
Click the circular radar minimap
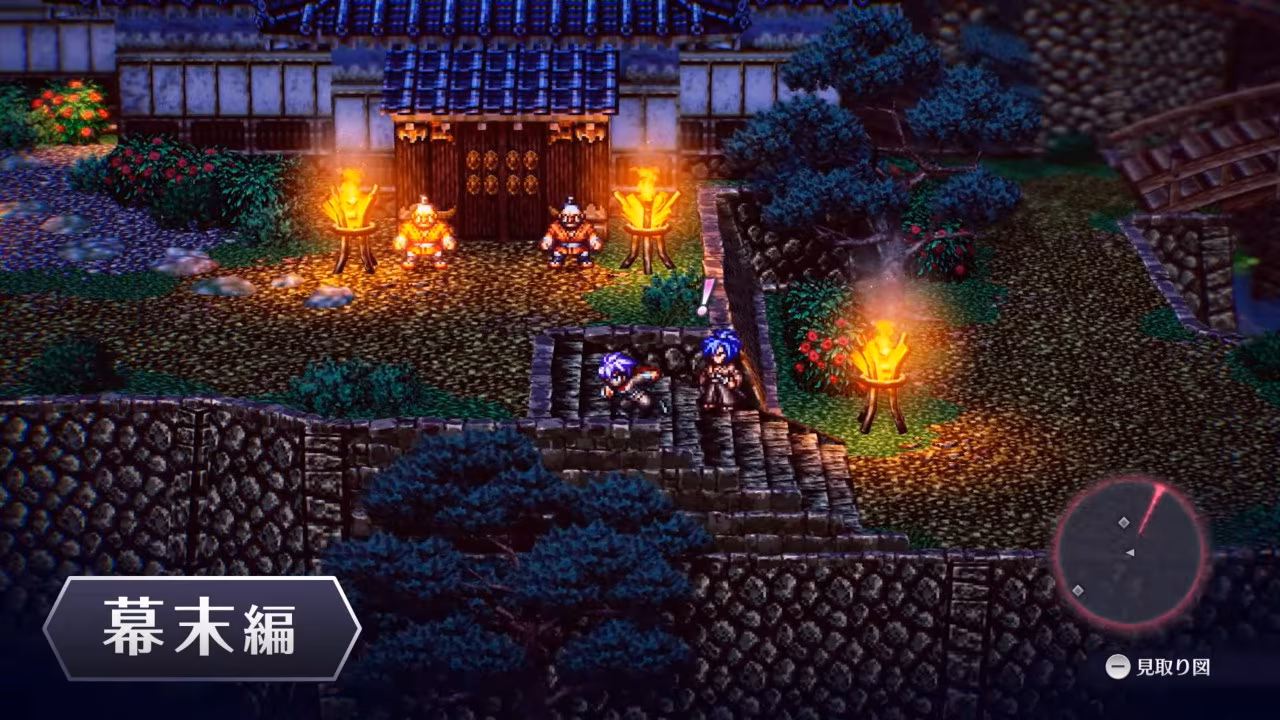(1129, 553)
